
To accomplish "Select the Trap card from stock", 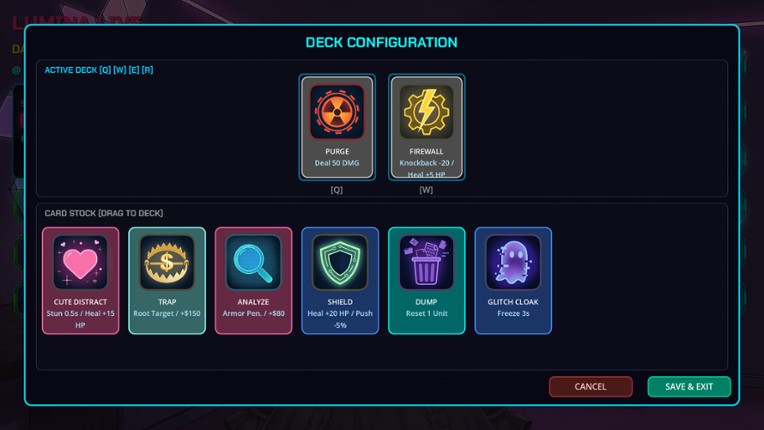I will (x=167, y=280).
